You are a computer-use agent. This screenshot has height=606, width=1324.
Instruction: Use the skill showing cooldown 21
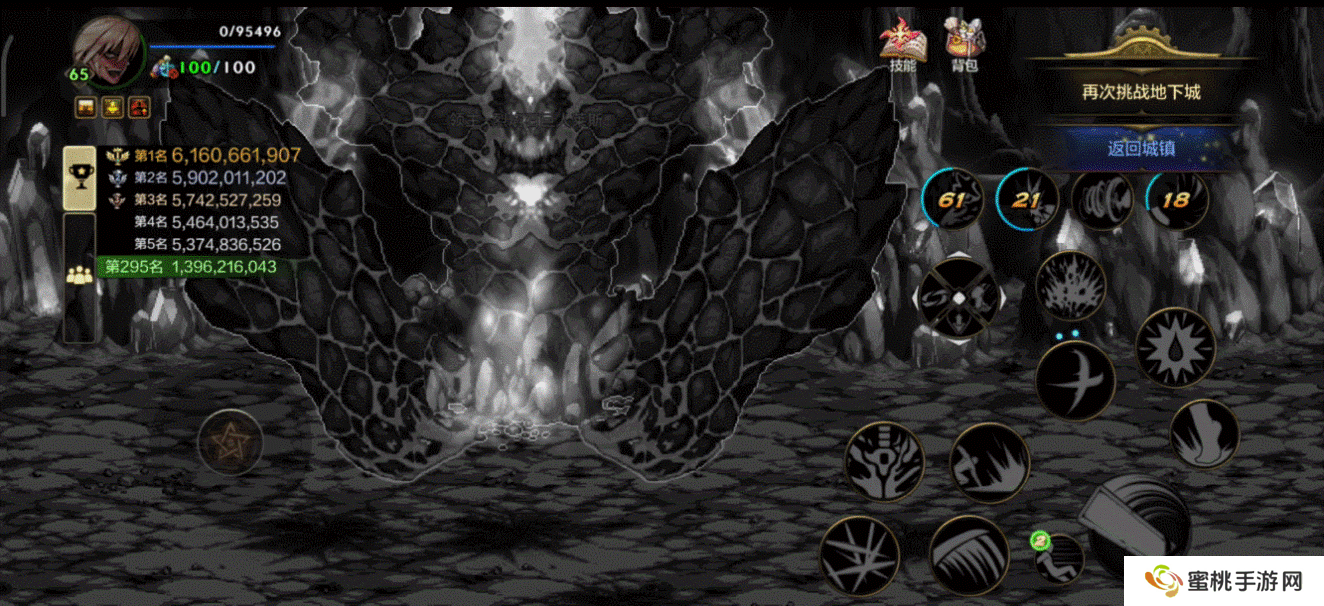coord(1027,199)
